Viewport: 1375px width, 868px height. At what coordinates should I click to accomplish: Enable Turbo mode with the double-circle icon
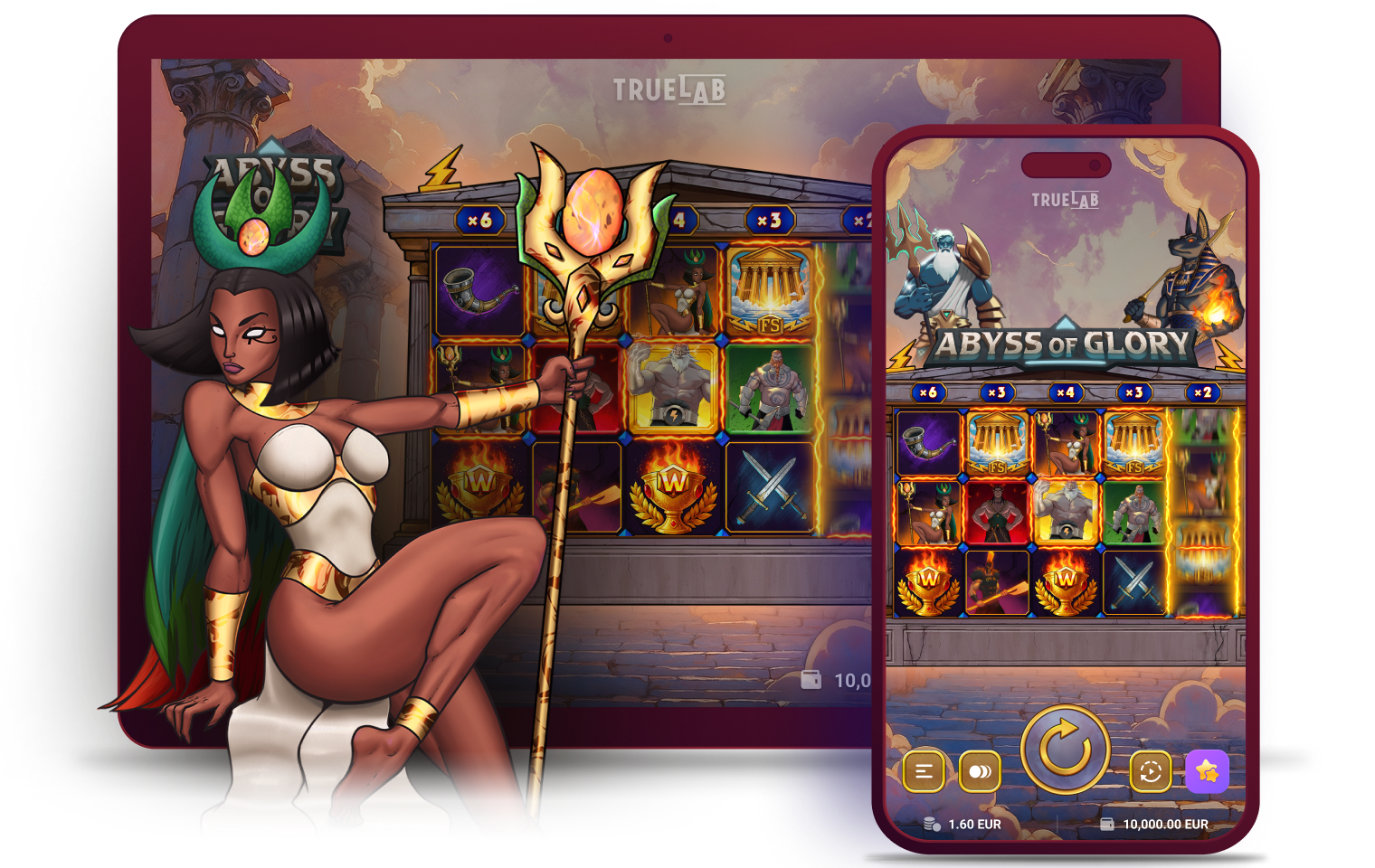979,771
